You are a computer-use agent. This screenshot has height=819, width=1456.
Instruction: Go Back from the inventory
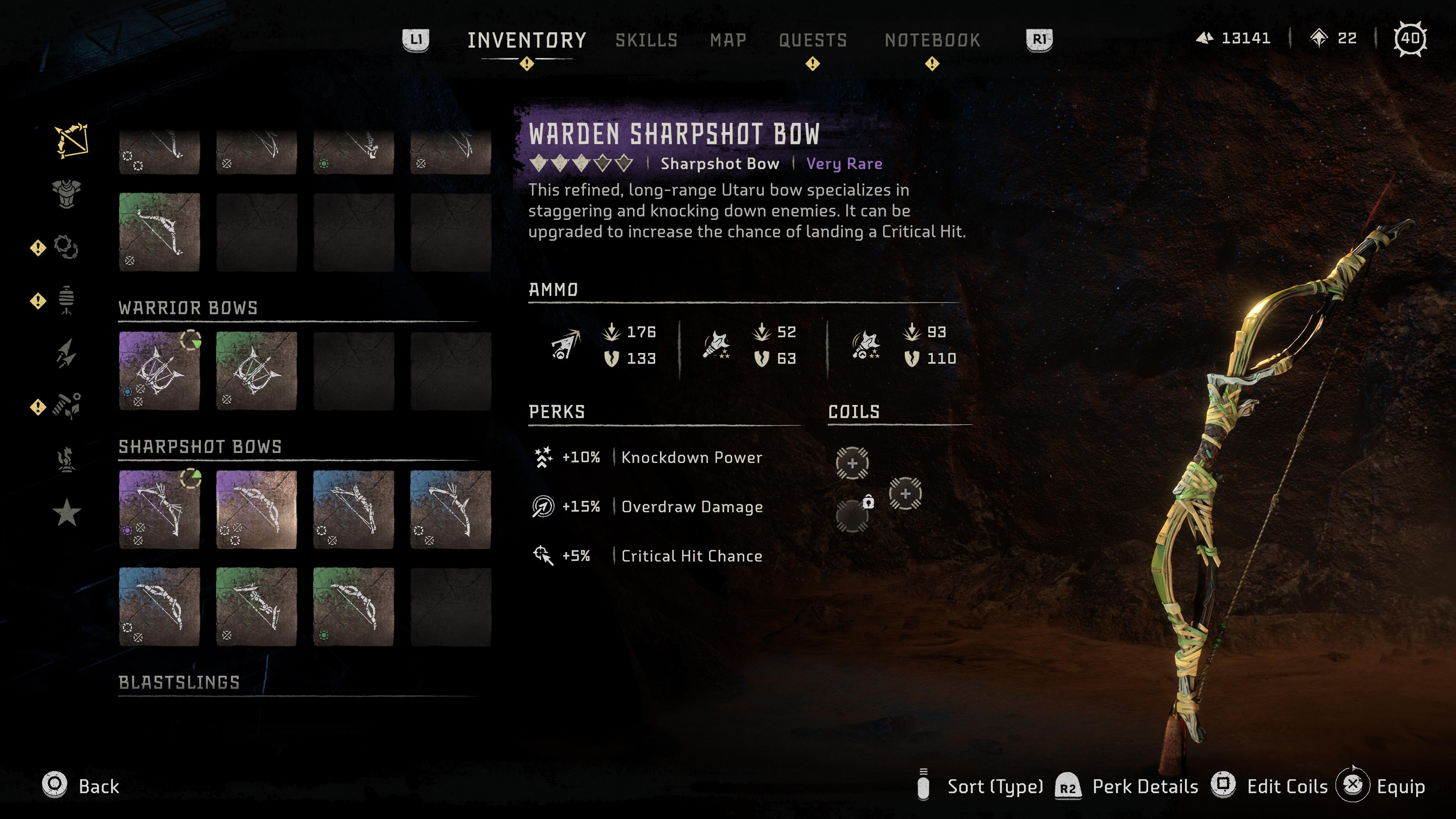click(81, 786)
